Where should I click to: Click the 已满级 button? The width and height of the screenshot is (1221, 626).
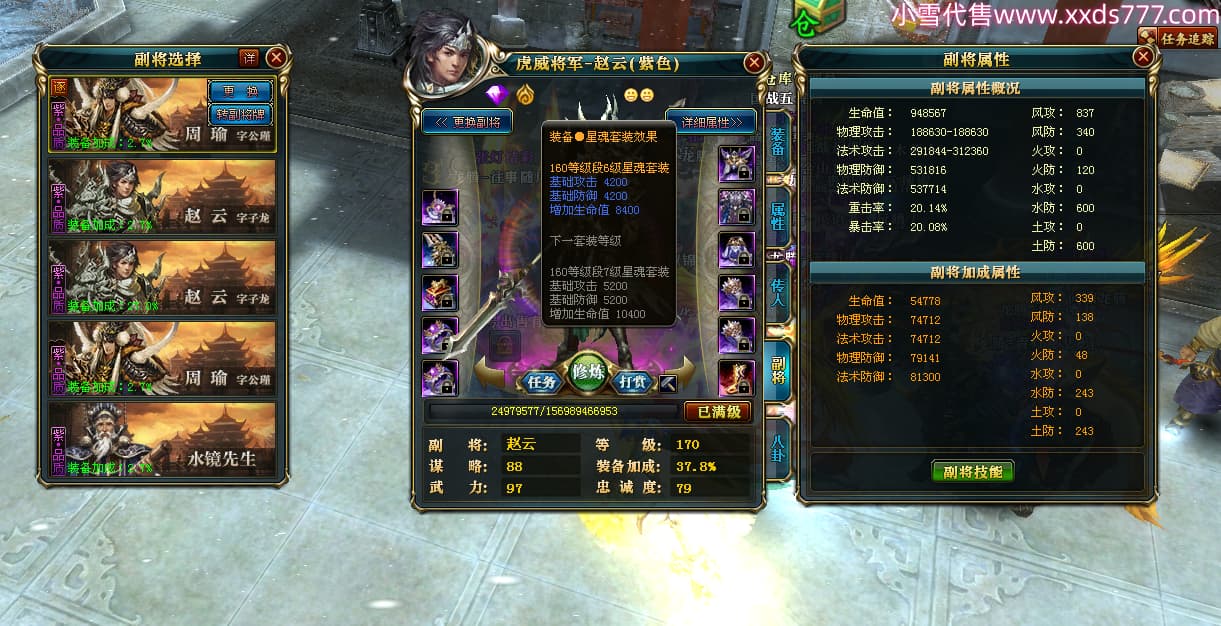pyautogui.click(x=717, y=411)
